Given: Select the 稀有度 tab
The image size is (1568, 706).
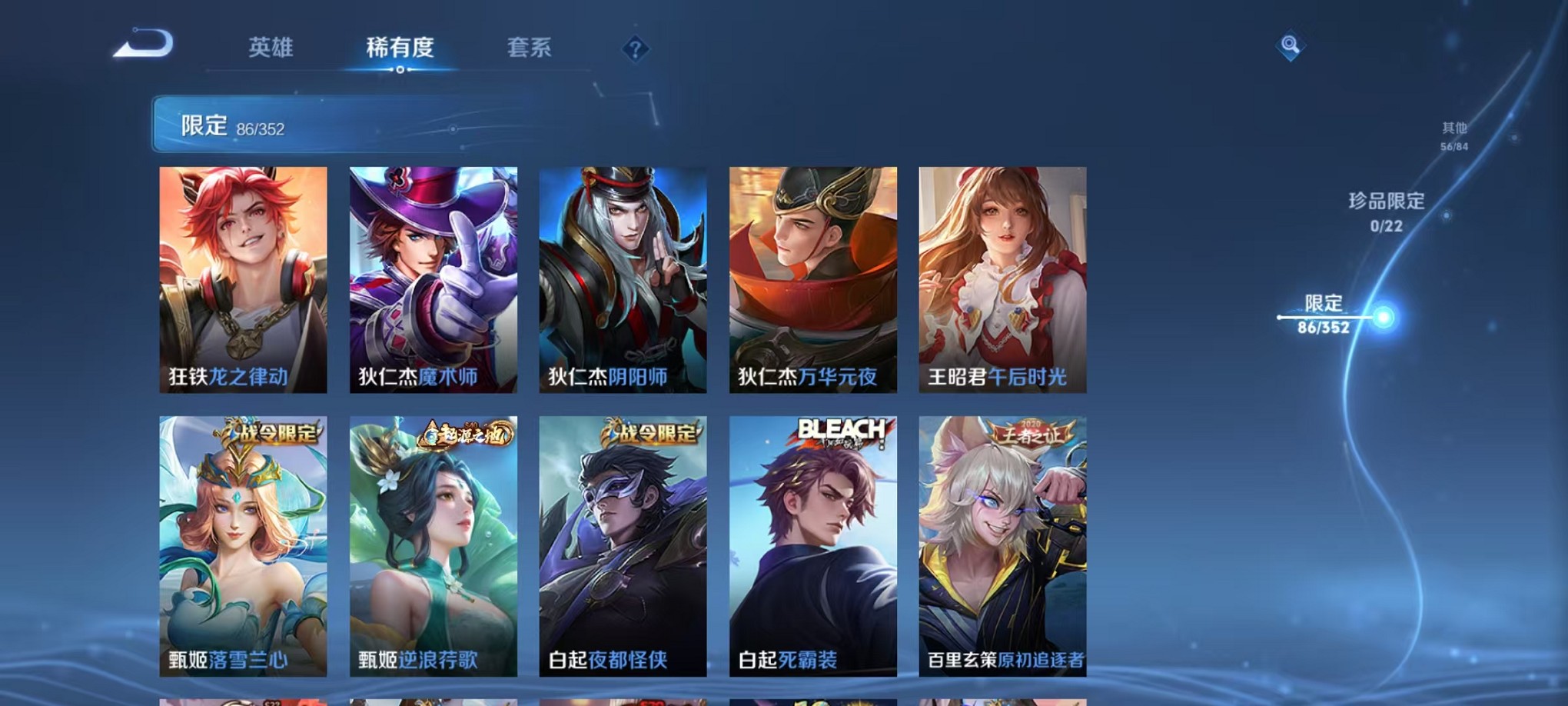Looking at the screenshot, I should click(x=398, y=48).
